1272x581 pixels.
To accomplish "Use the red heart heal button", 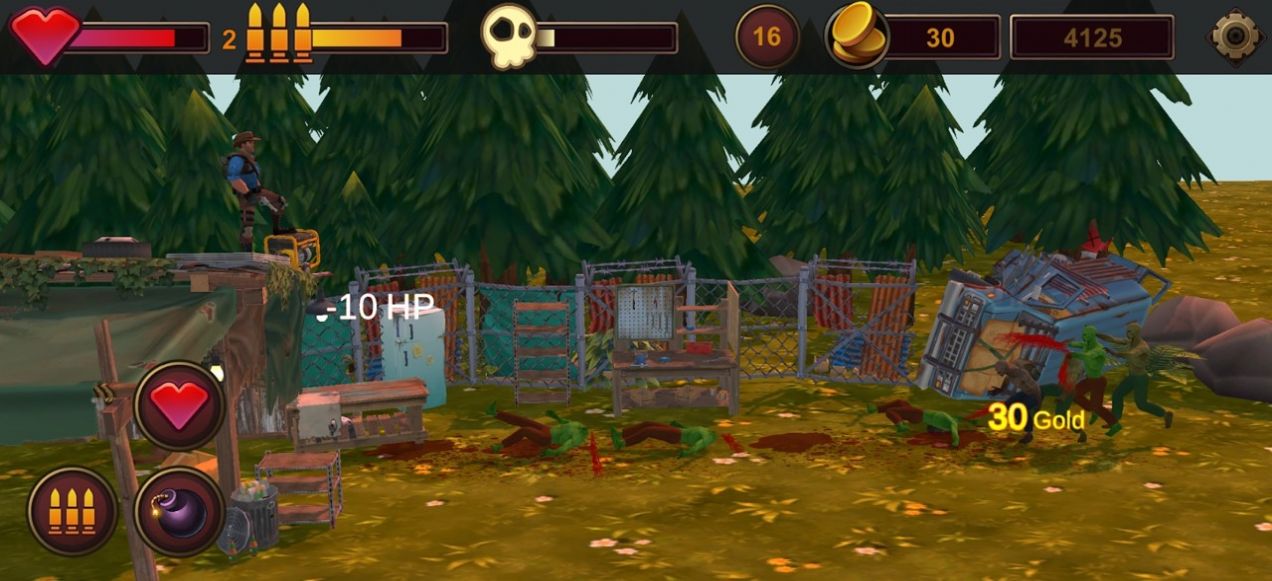I will [x=180, y=406].
